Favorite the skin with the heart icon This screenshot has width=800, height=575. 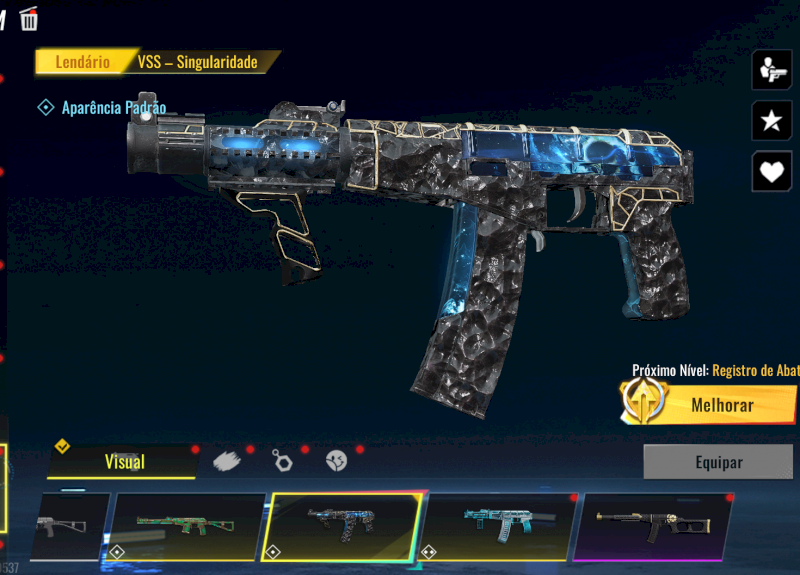pyautogui.click(x=771, y=171)
